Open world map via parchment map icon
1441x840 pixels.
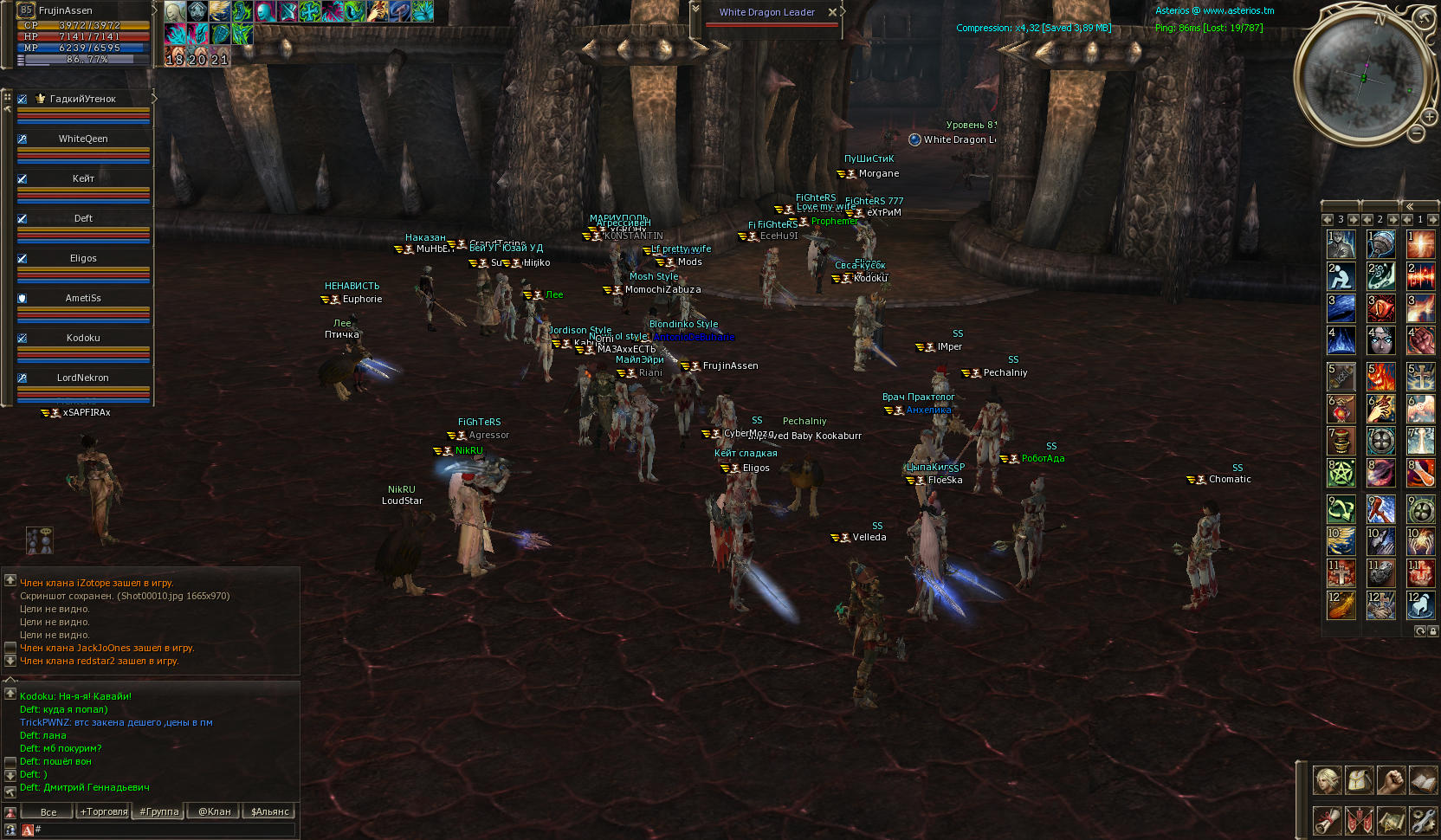[x=1391, y=820]
